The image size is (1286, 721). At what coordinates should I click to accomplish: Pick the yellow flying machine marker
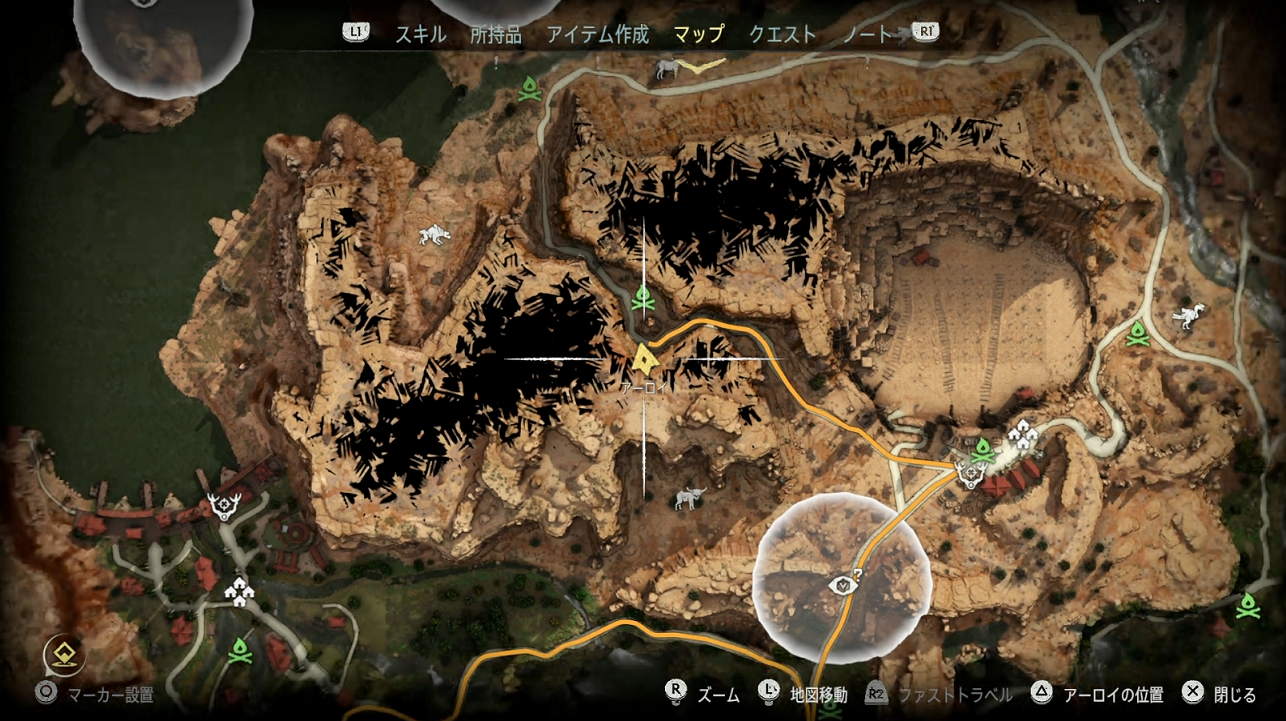click(702, 64)
